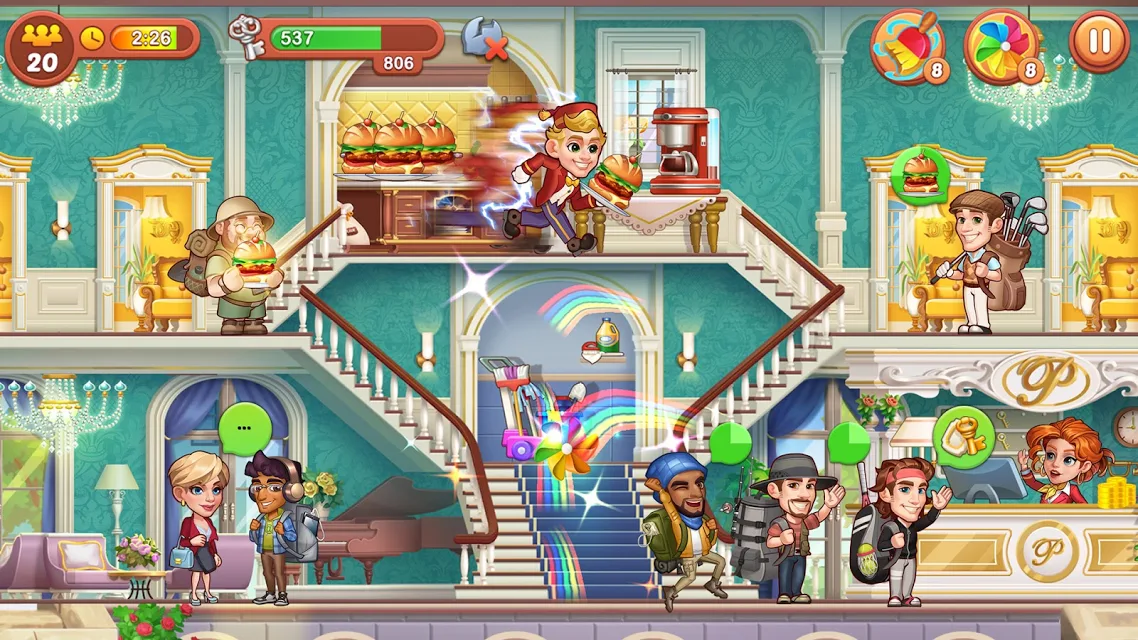Select the room key request bubble

963,437
